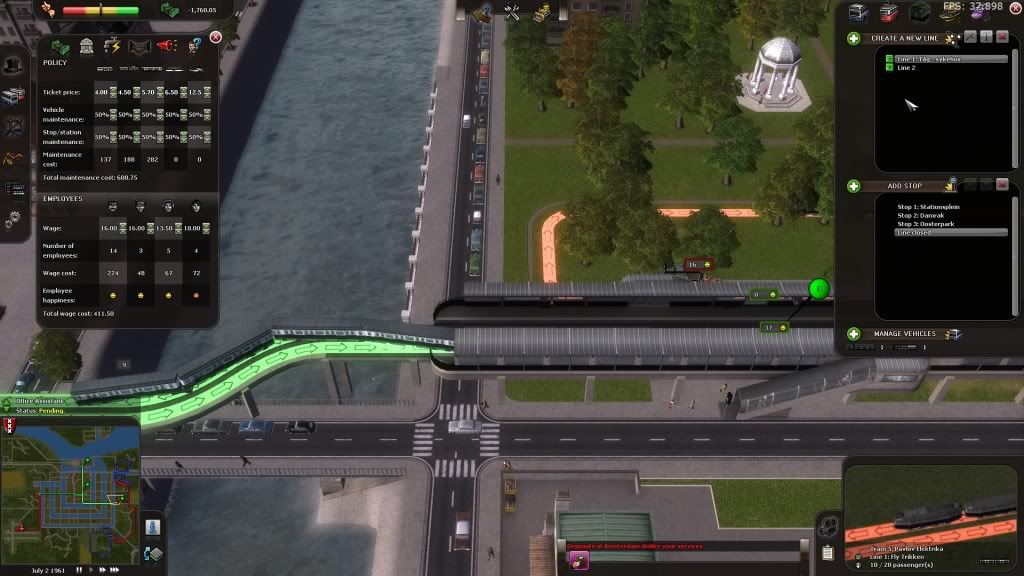The image size is (1024, 576).
Task: Select Line 2 in the line list
Action: pos(904,68)
